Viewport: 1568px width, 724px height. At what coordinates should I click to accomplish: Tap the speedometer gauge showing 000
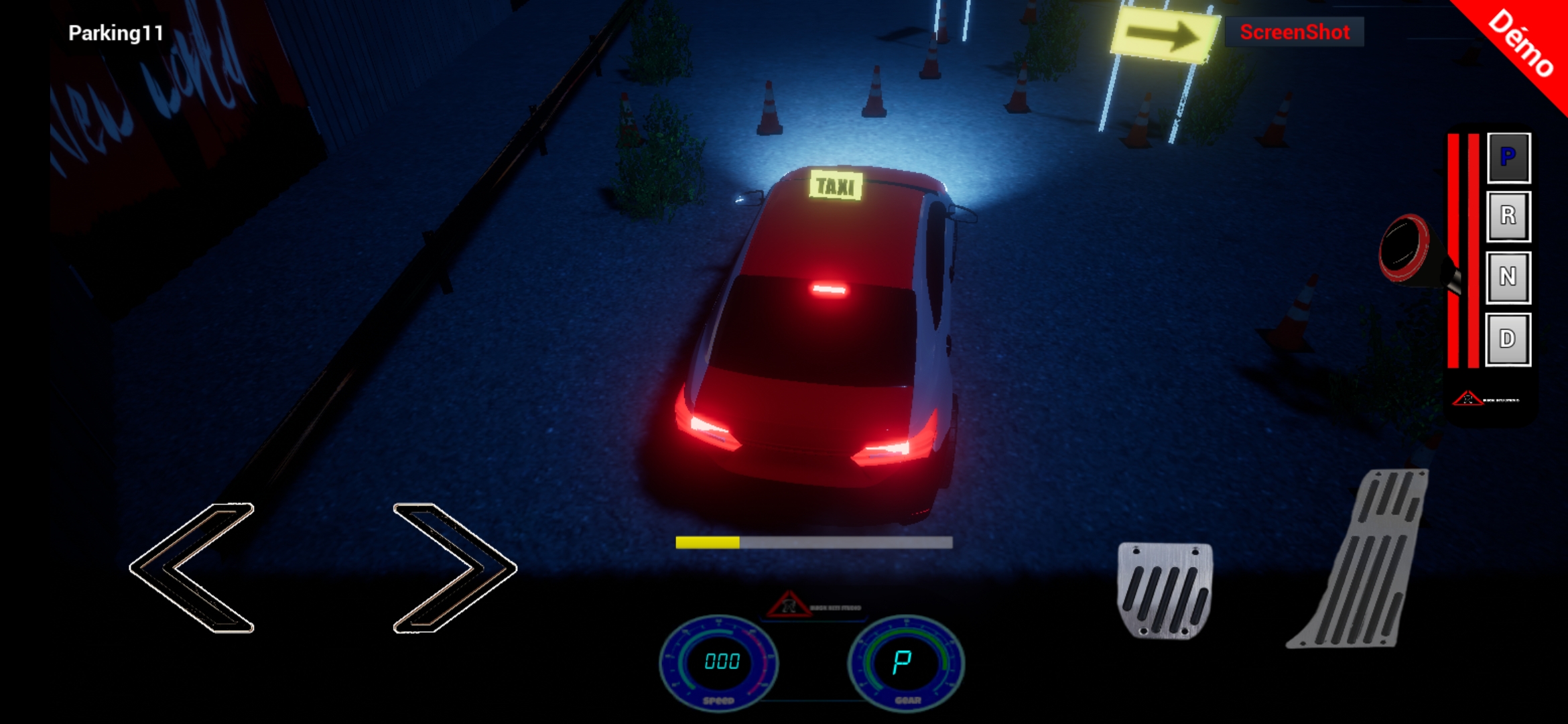pyautogui.click(x=720, y=664)
